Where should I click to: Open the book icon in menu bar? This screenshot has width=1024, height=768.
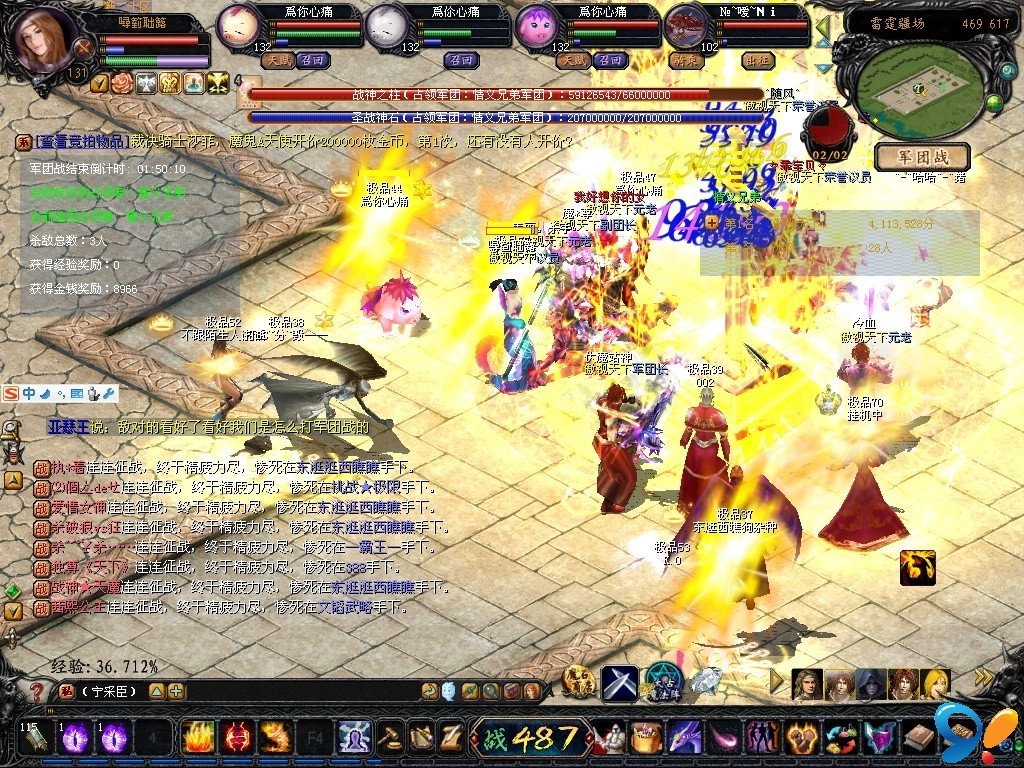[x=919, y=739]
